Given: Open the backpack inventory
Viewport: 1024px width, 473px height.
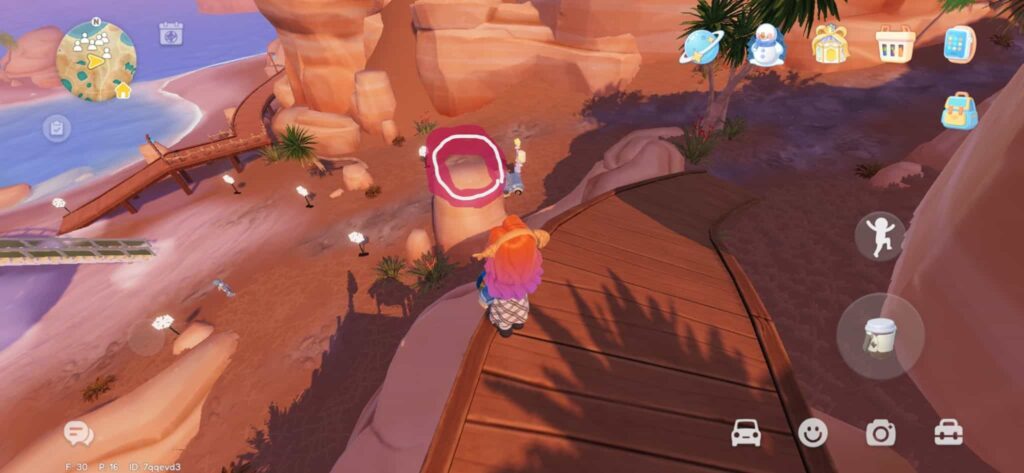Looking at the screenshot, I should pyautogui.click(x=959, y=111).
